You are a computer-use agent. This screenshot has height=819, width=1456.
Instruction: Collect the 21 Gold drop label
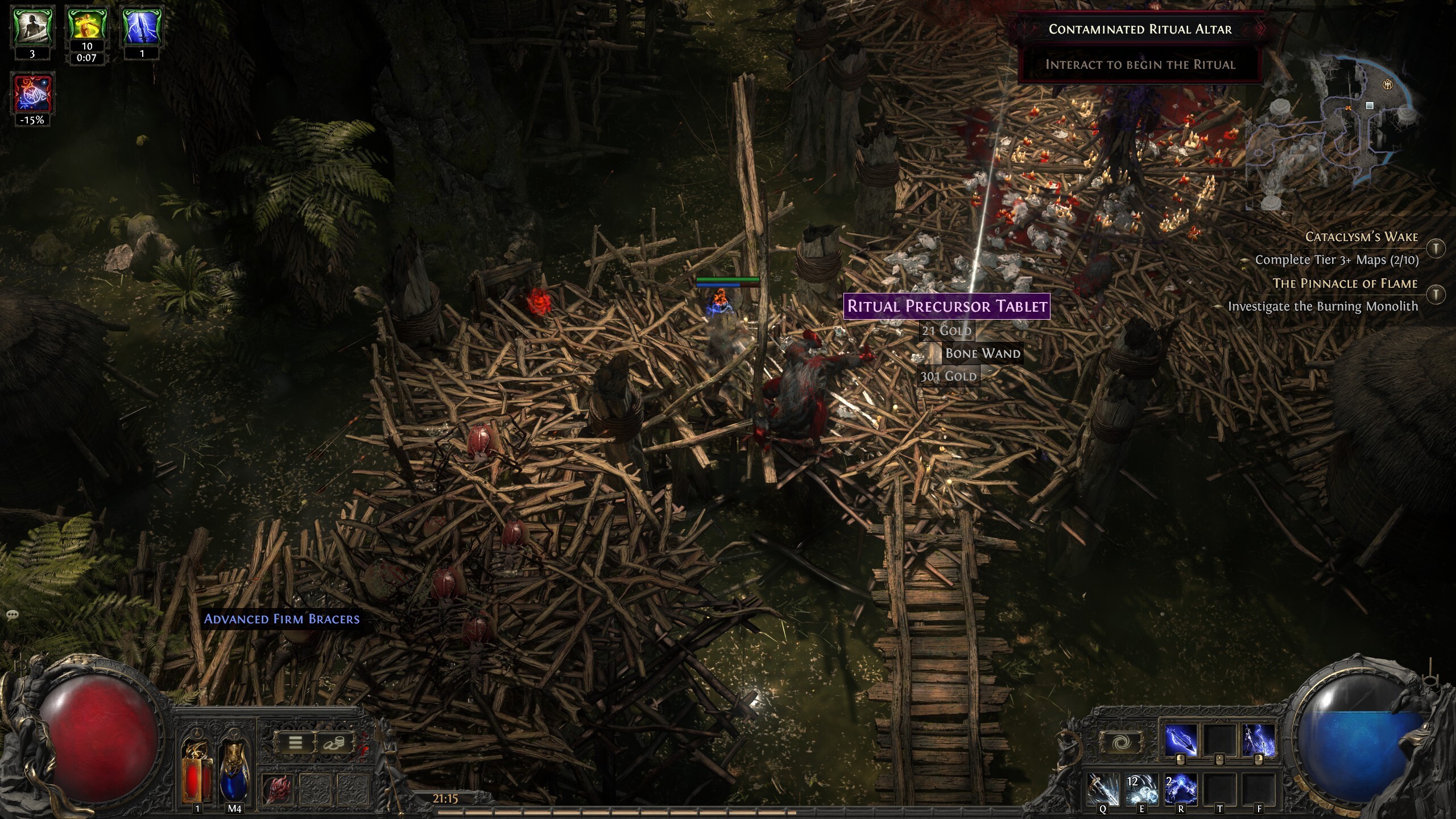946,330
